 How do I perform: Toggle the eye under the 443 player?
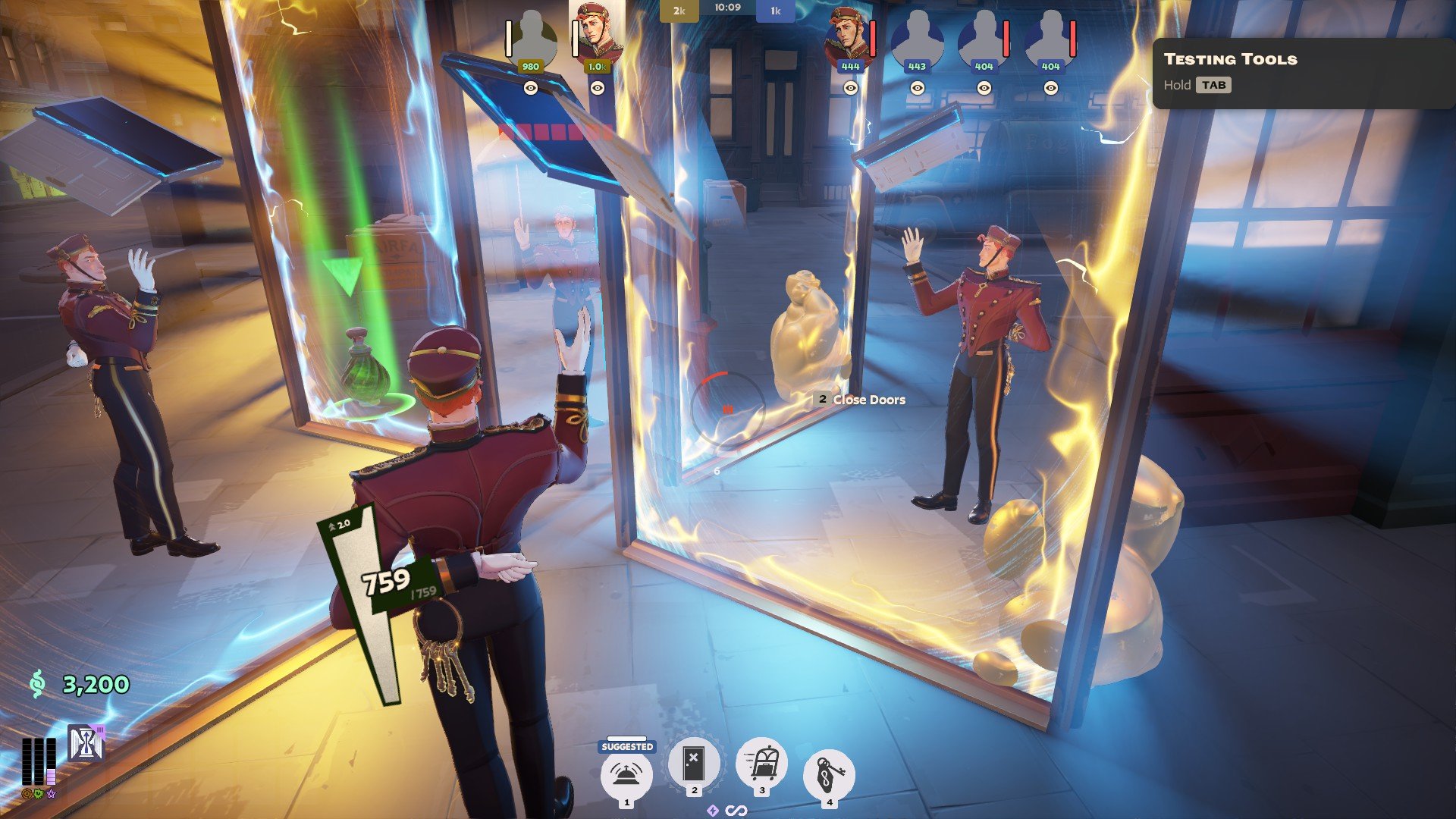point(917,88)
